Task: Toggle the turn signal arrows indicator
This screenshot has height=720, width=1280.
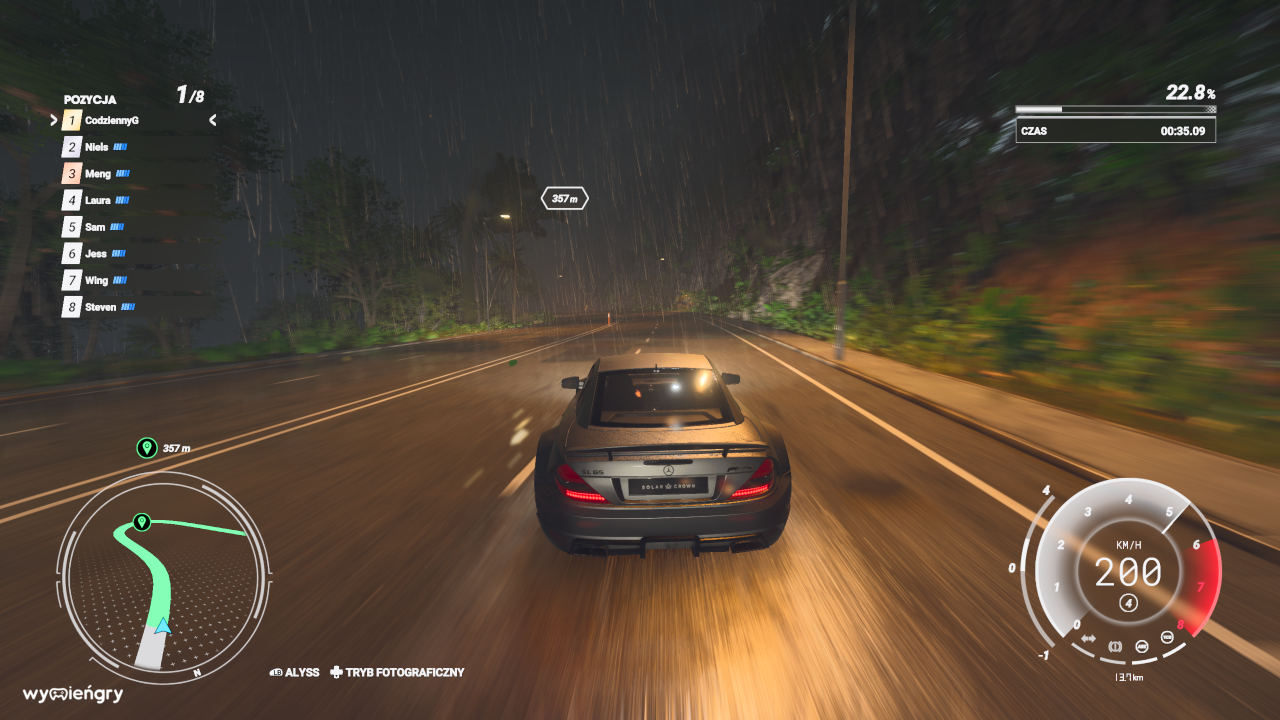Action: (1088, 639)
